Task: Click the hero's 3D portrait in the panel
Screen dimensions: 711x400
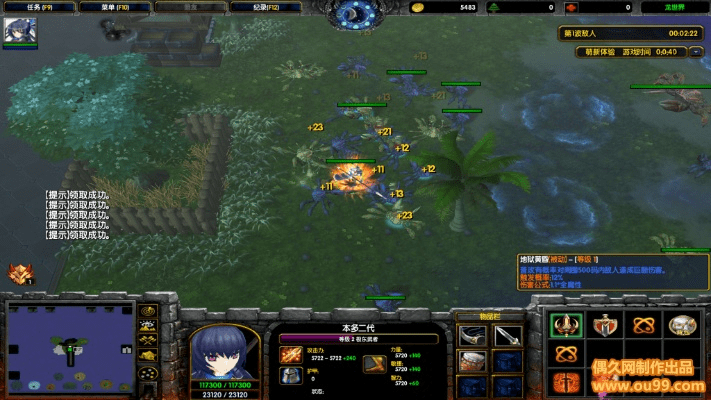Action: tap(225, 350)
